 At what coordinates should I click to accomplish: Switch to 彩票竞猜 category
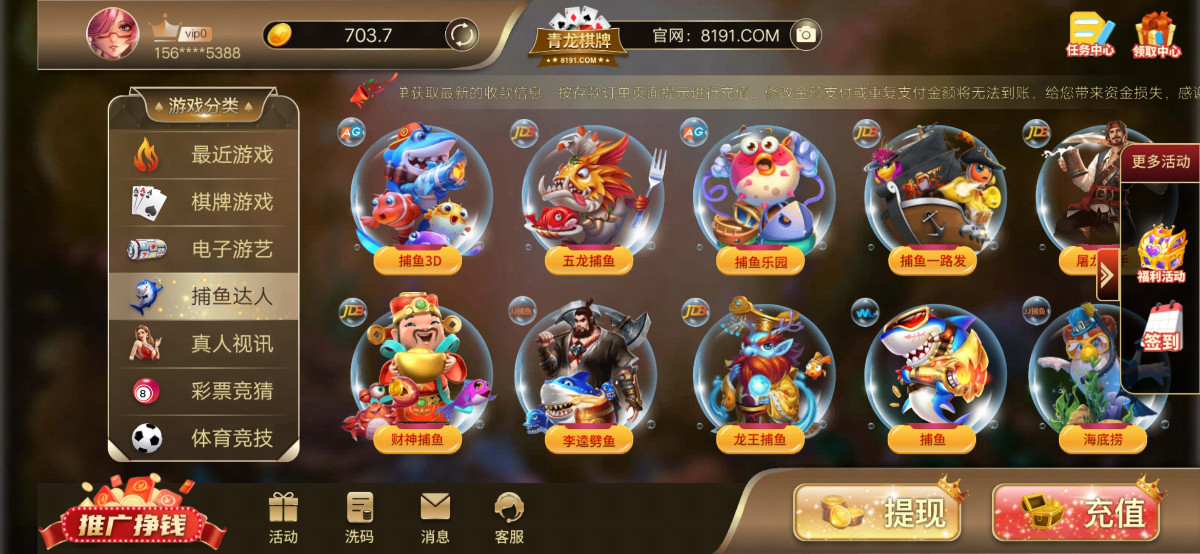click(x=205, y=390)
